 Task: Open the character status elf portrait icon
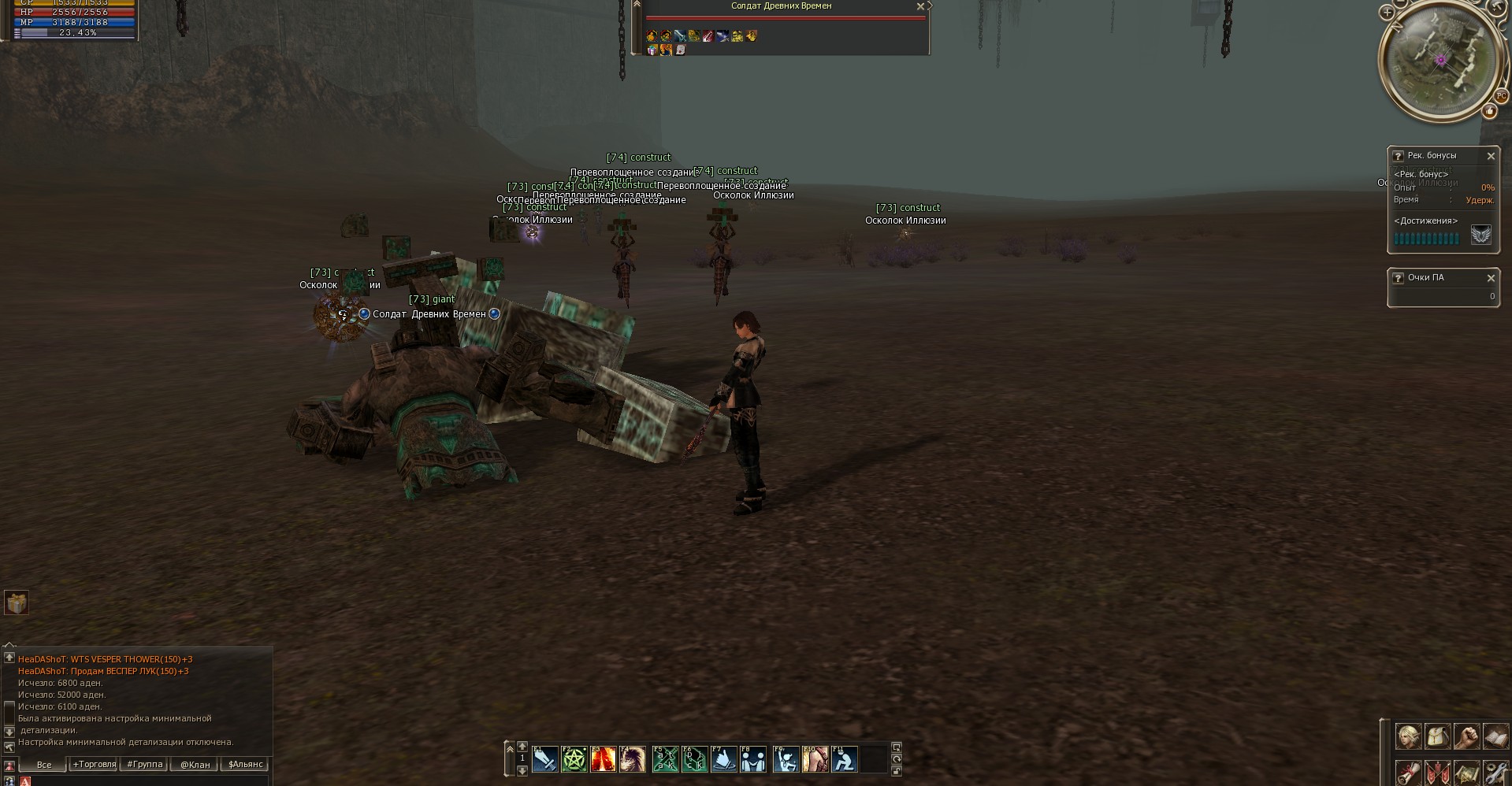1408,736
